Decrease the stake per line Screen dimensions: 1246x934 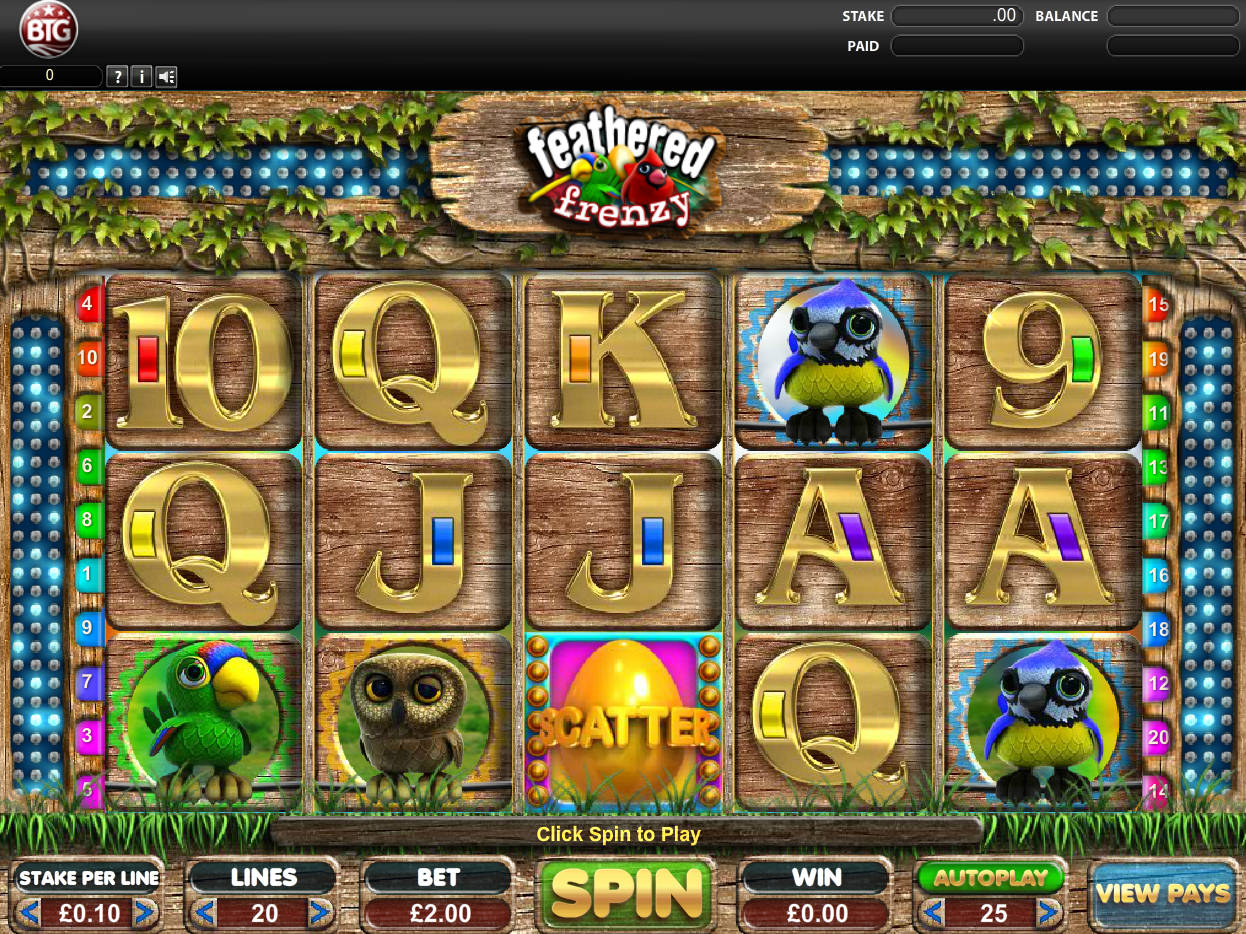29,912
